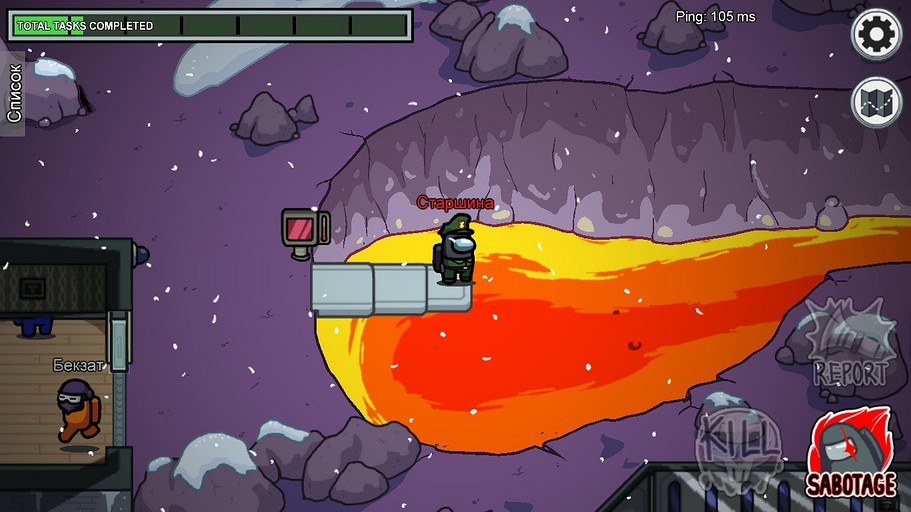Open the gear settings menu
911x512 pixels.
tap(876, 35)
